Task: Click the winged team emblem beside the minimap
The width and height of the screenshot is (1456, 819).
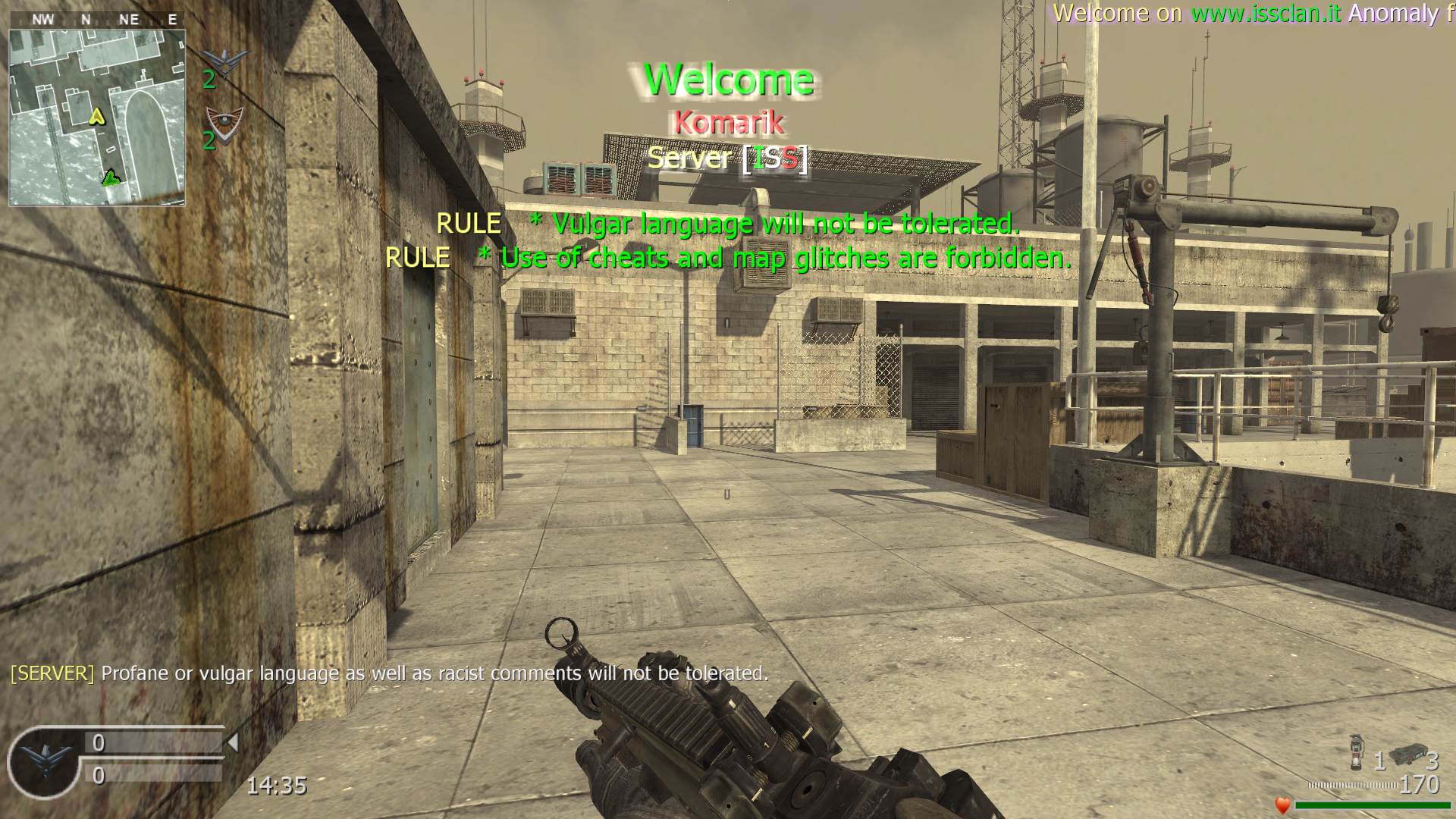Action: tap(226, 59)
